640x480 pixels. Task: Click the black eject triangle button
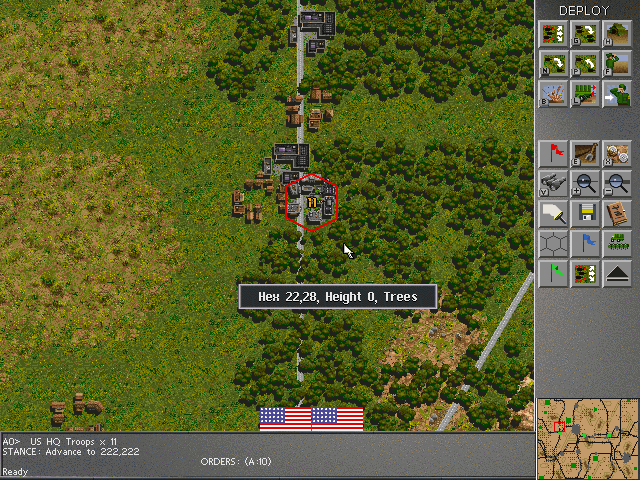[x=617, y=273]
